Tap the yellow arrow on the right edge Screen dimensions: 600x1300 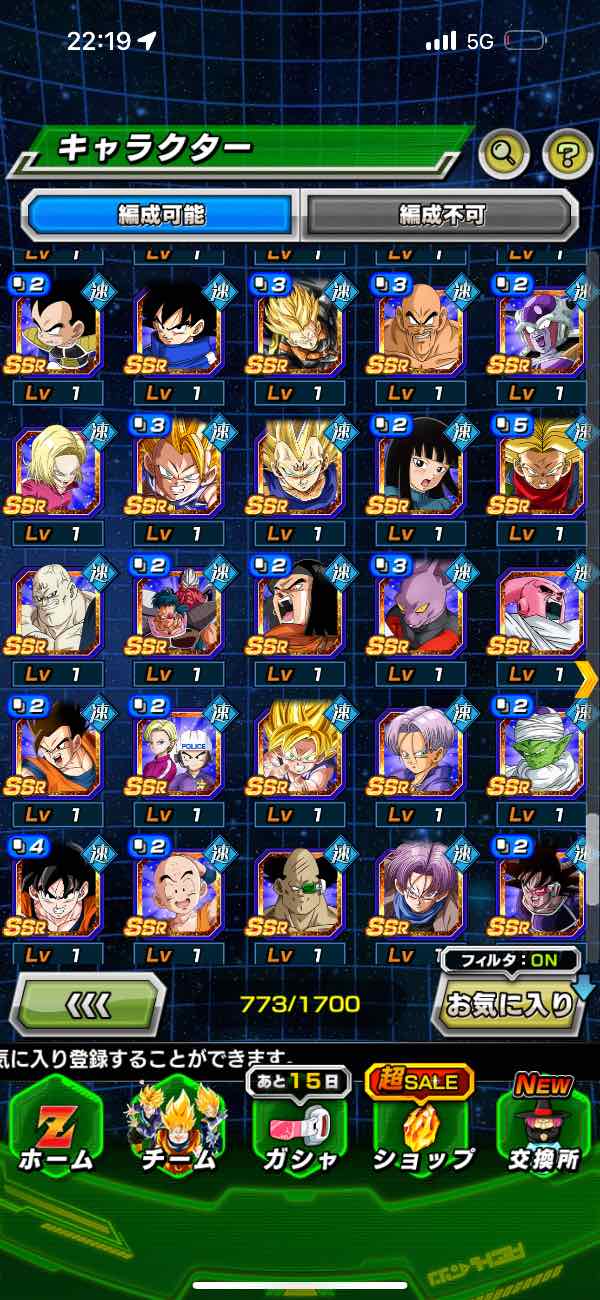tap(587, 680)
